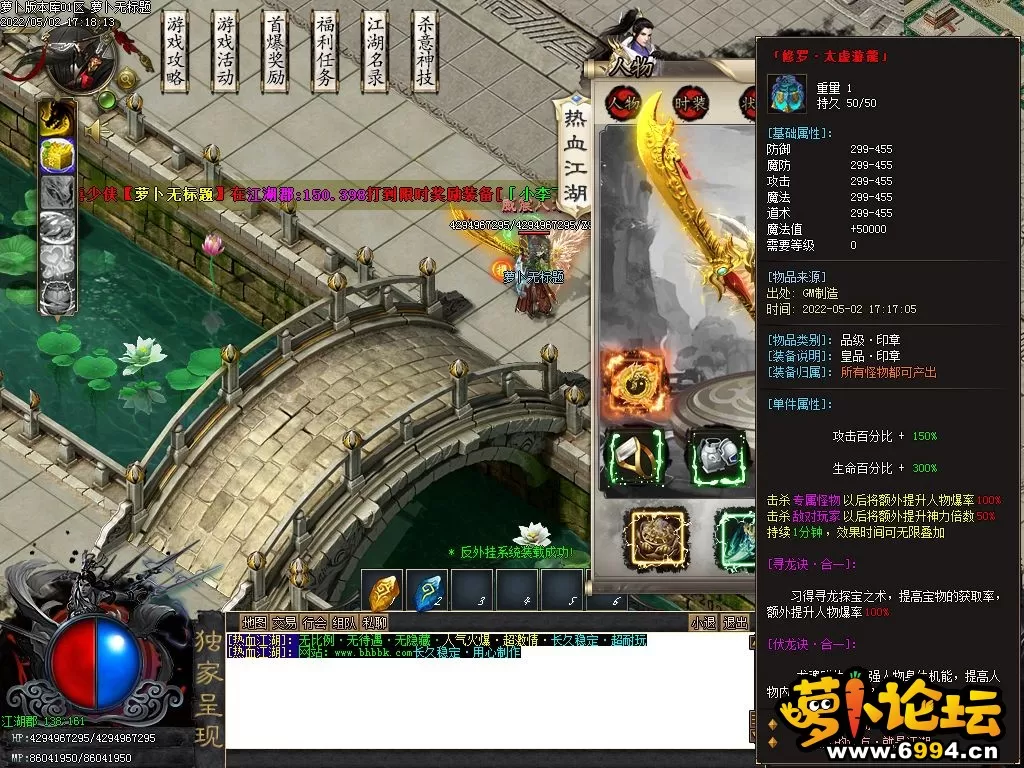Click the 退出 exit button
This screenshot has width=1024, height=768.
736,623
